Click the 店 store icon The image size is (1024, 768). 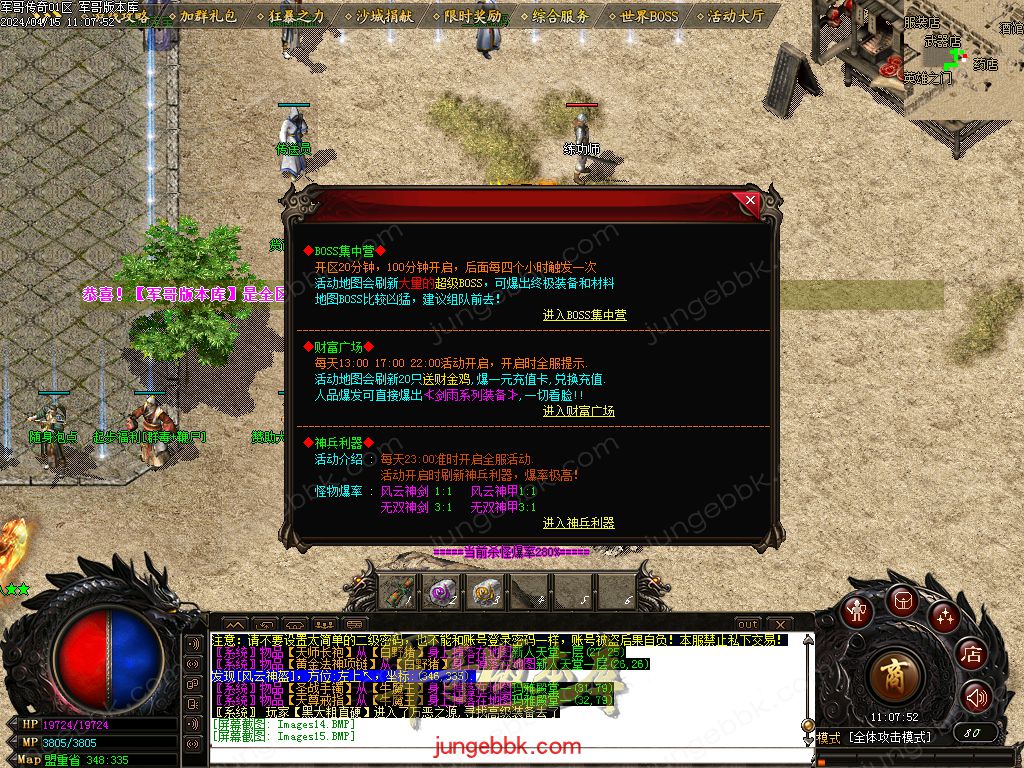971,655
